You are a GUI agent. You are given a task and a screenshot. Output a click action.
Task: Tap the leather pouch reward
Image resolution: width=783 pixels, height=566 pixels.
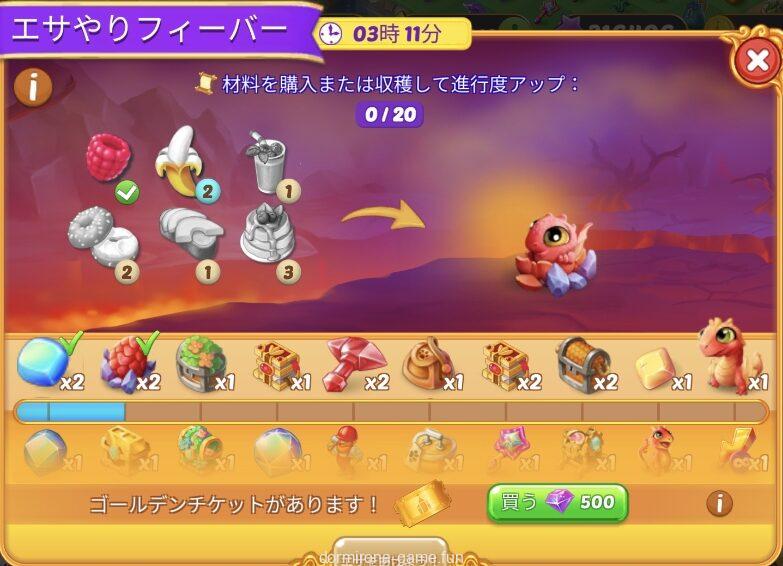(x=428, y=363)
